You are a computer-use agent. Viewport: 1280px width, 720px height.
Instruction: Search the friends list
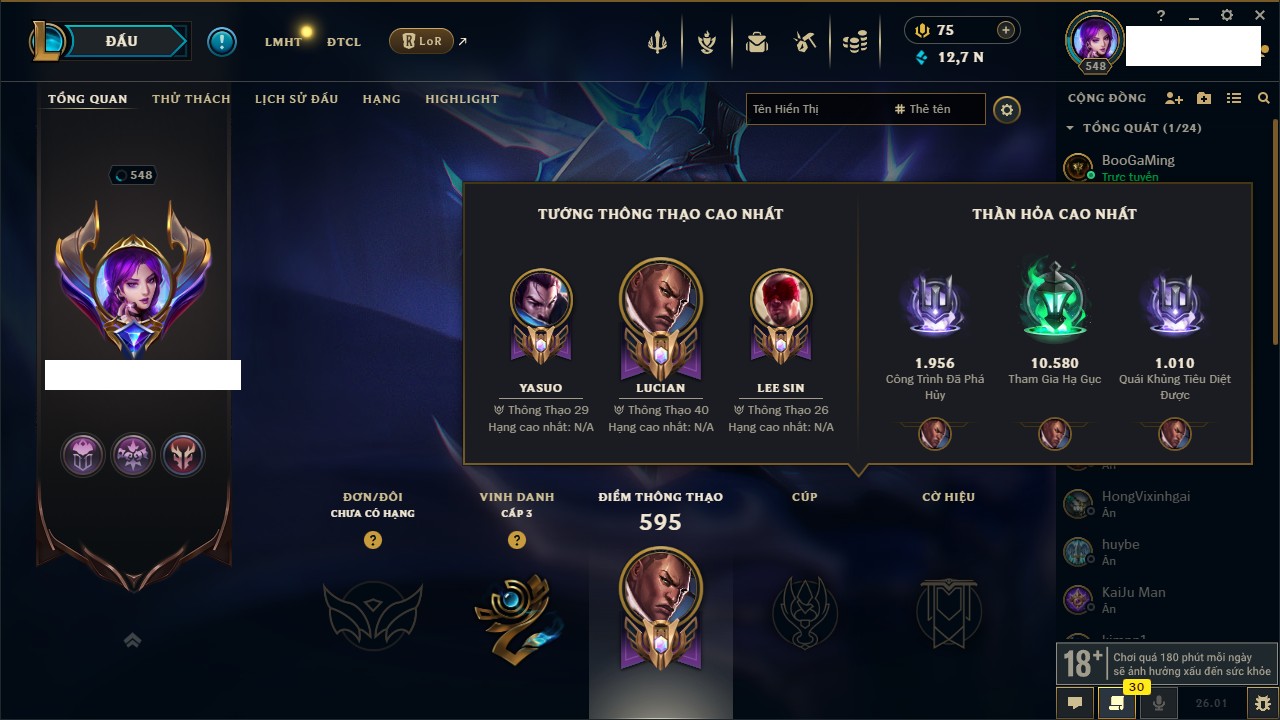[x=1264, y=98]
